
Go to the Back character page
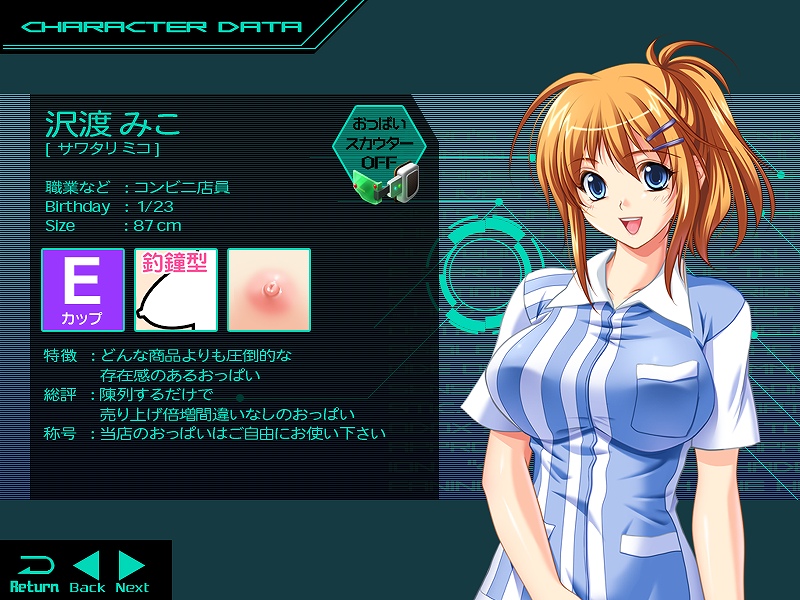pos(88,573)
